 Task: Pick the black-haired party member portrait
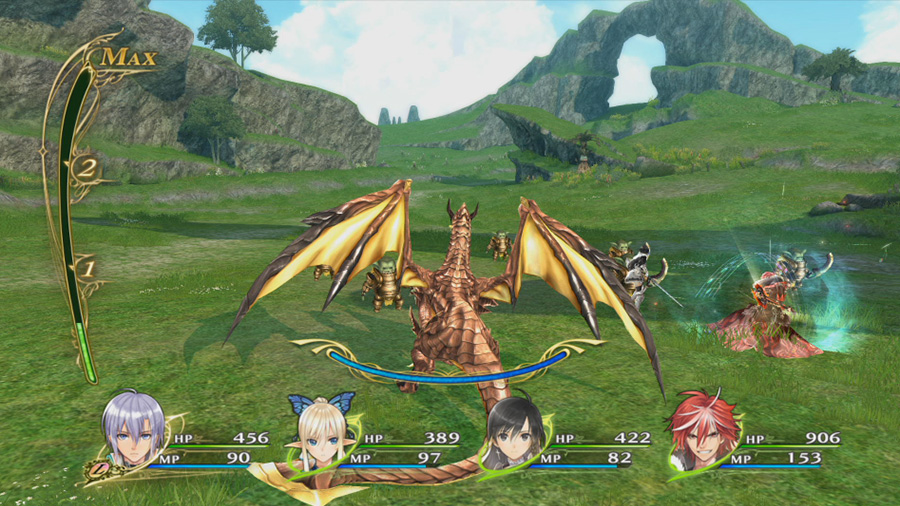516,434
